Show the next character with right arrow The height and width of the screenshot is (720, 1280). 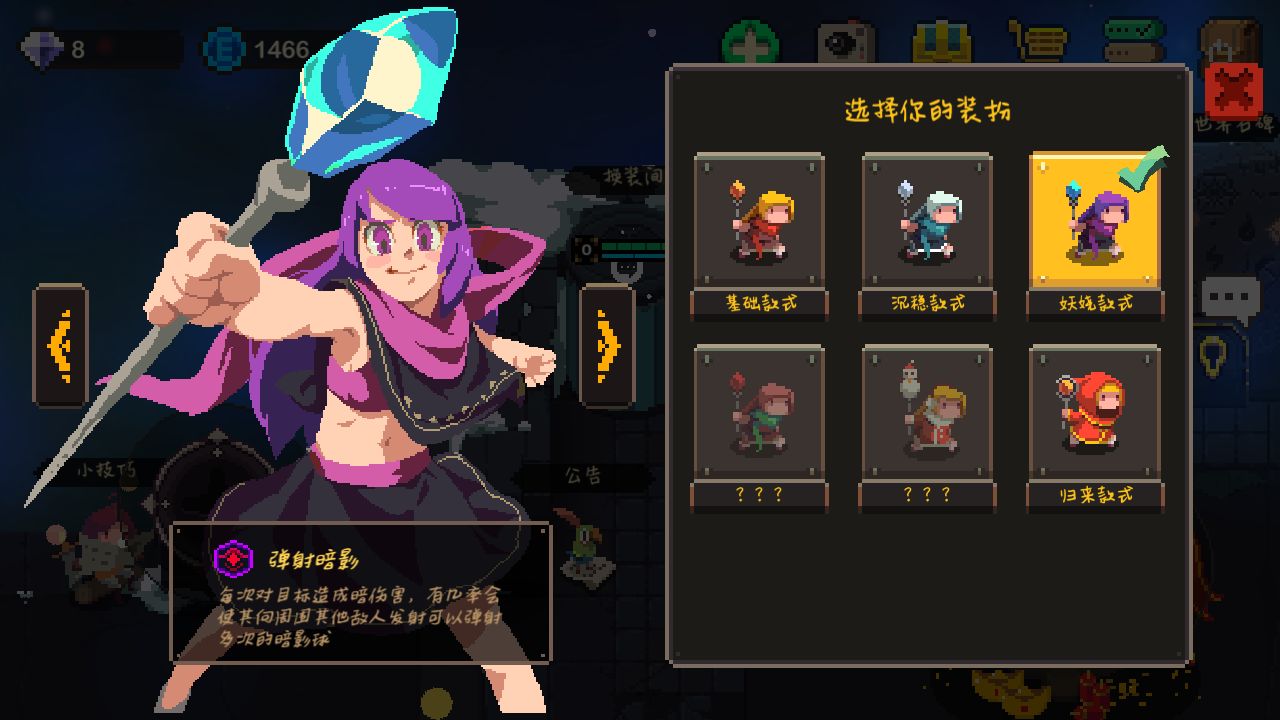click(x=607, y=346)
